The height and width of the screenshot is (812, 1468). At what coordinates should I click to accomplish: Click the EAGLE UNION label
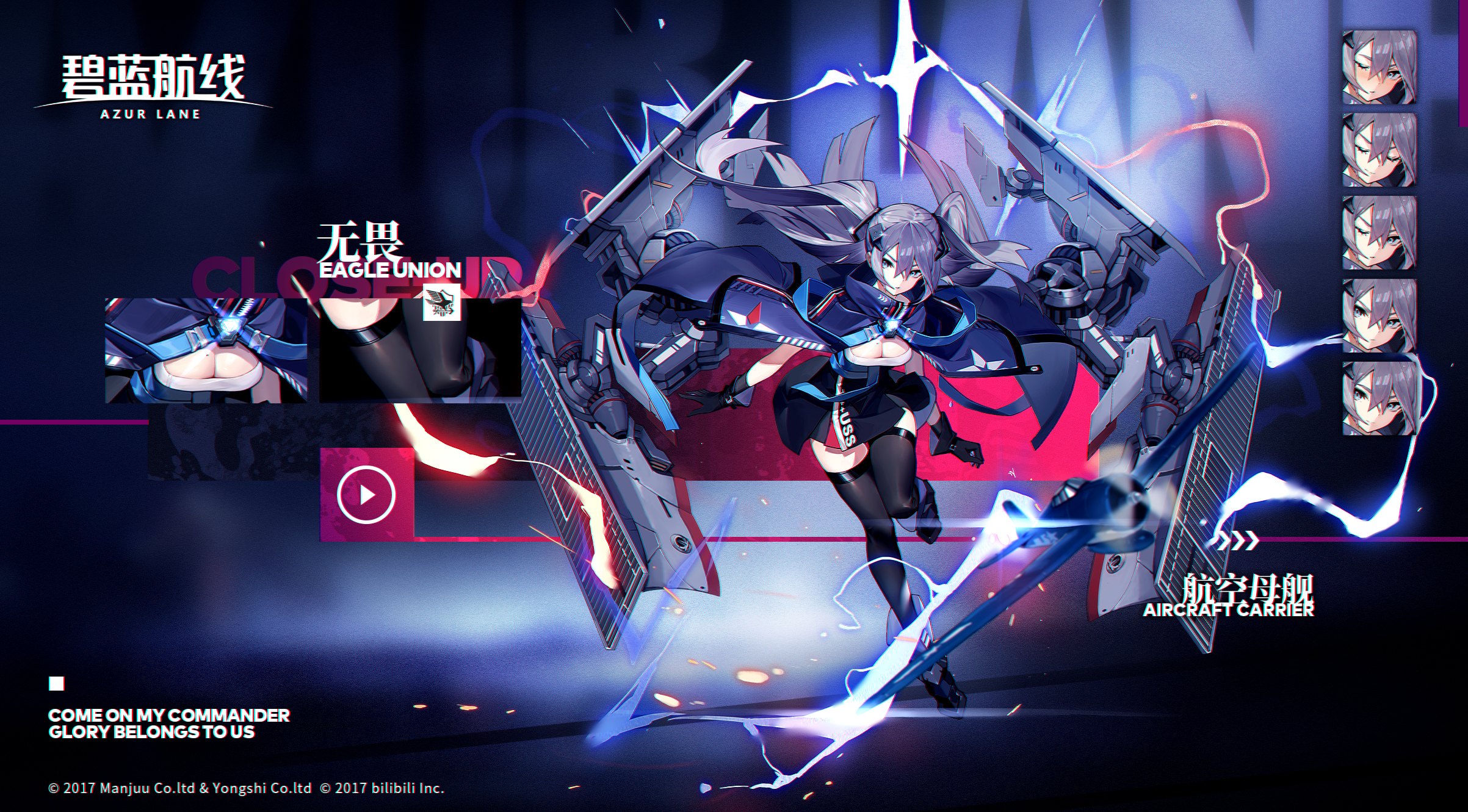click(x=391, y=270)
